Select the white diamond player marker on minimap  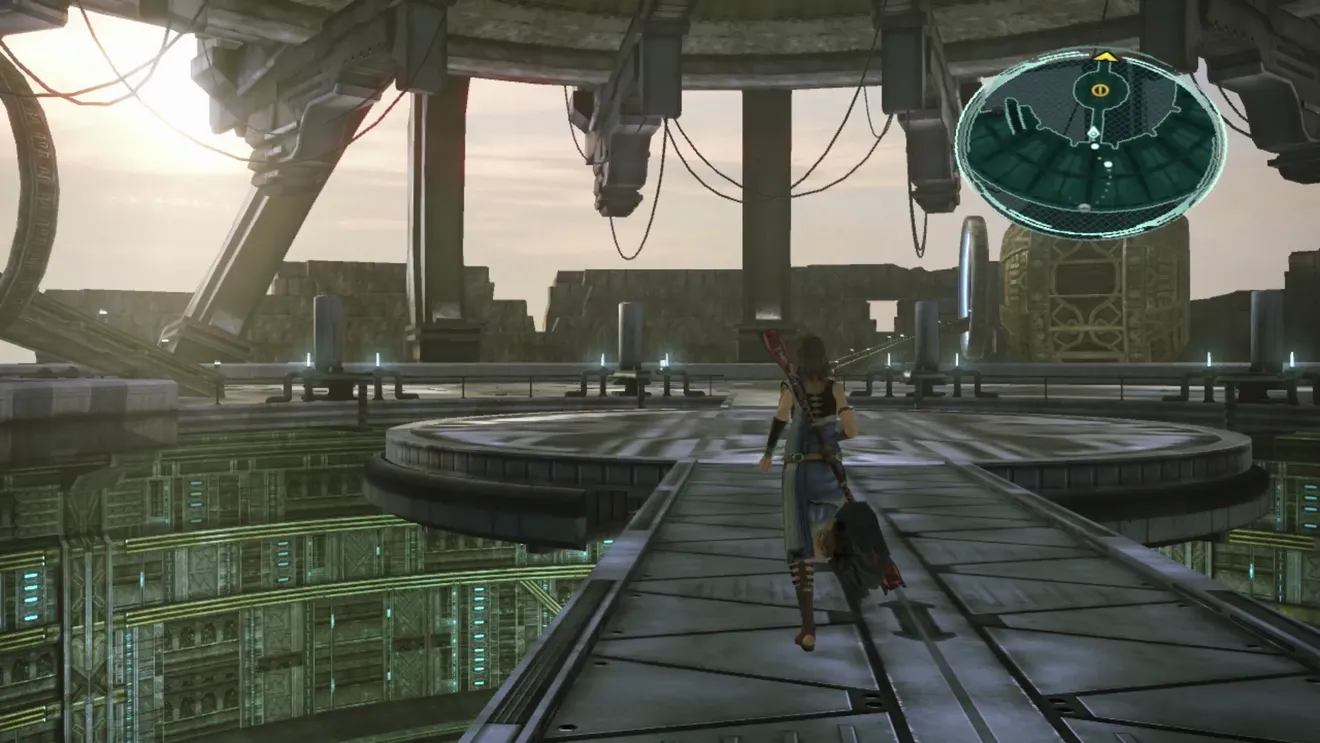[x=1095, y=132]
